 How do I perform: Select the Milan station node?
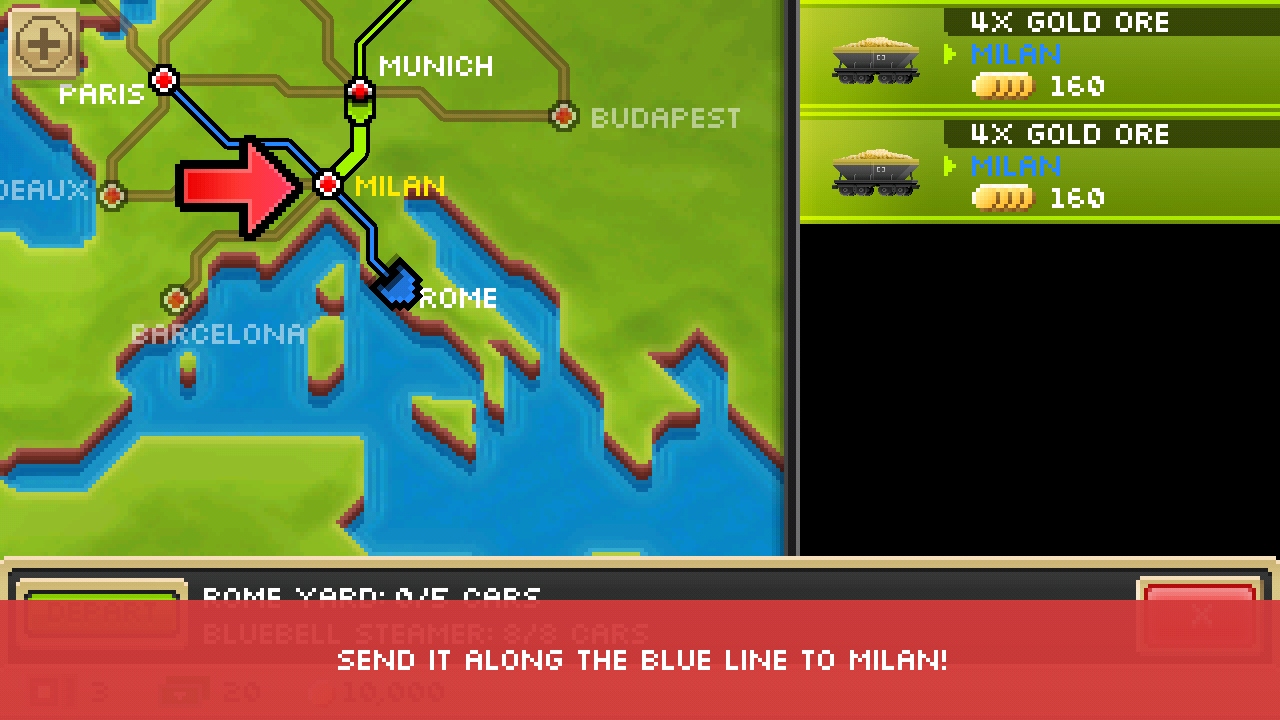[x=328, y=184]
